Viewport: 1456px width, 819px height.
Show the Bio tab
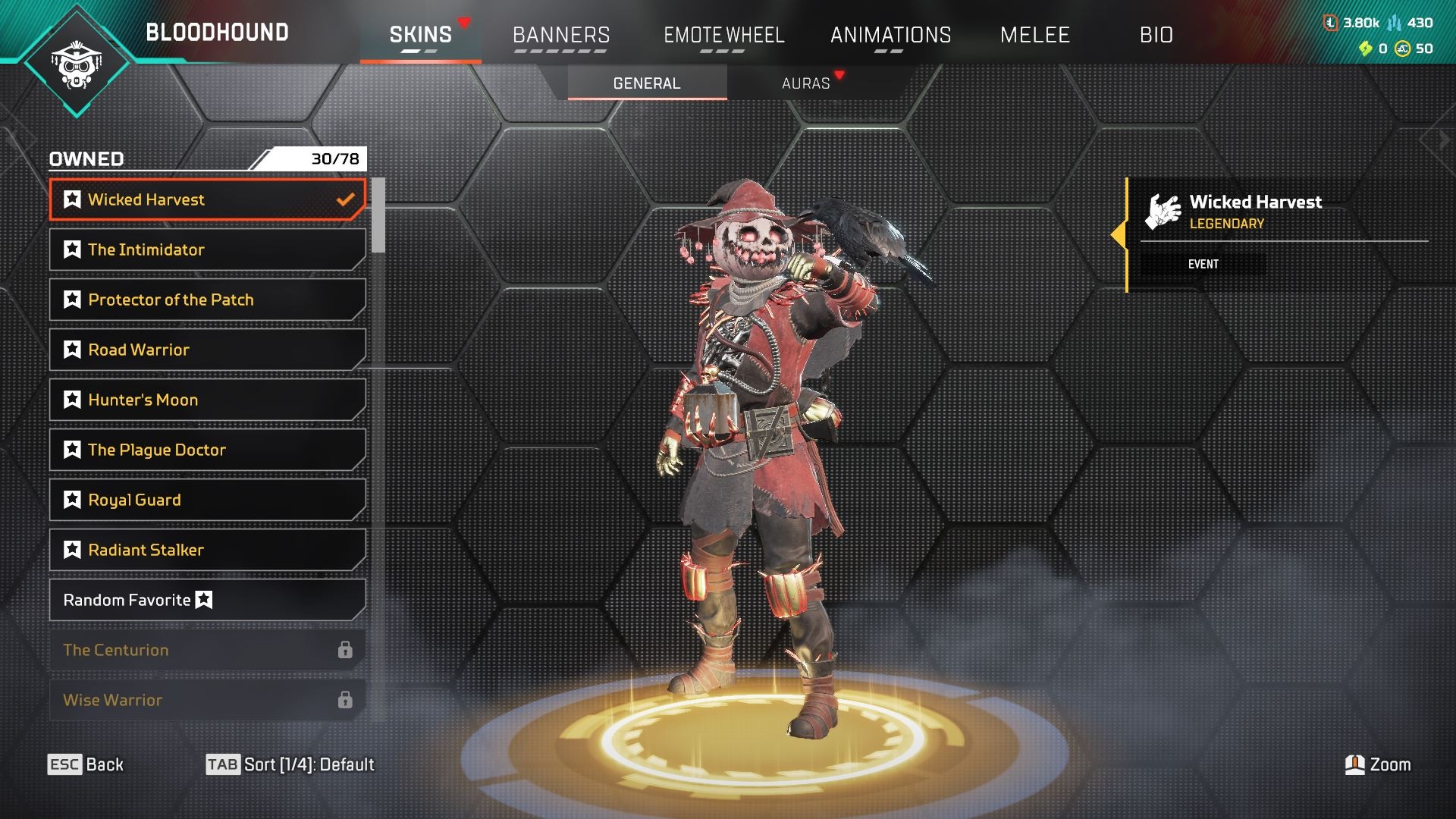(x=1156, y=35)
